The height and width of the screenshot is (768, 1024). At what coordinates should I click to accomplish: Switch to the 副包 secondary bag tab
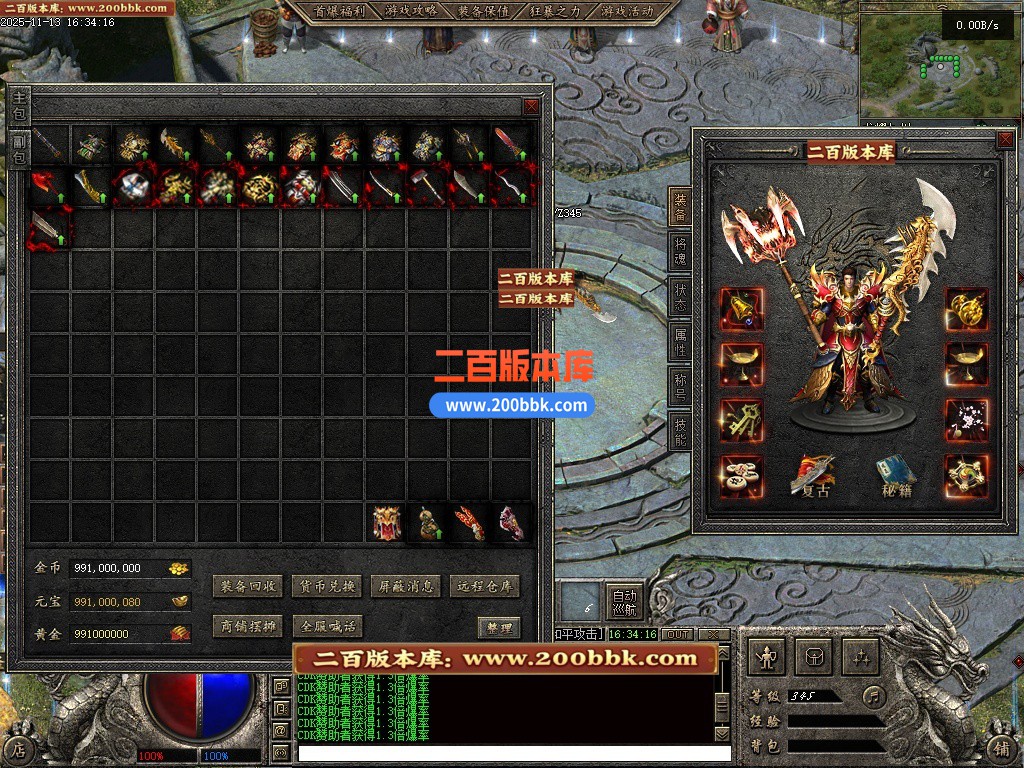[x=20, y=150]
